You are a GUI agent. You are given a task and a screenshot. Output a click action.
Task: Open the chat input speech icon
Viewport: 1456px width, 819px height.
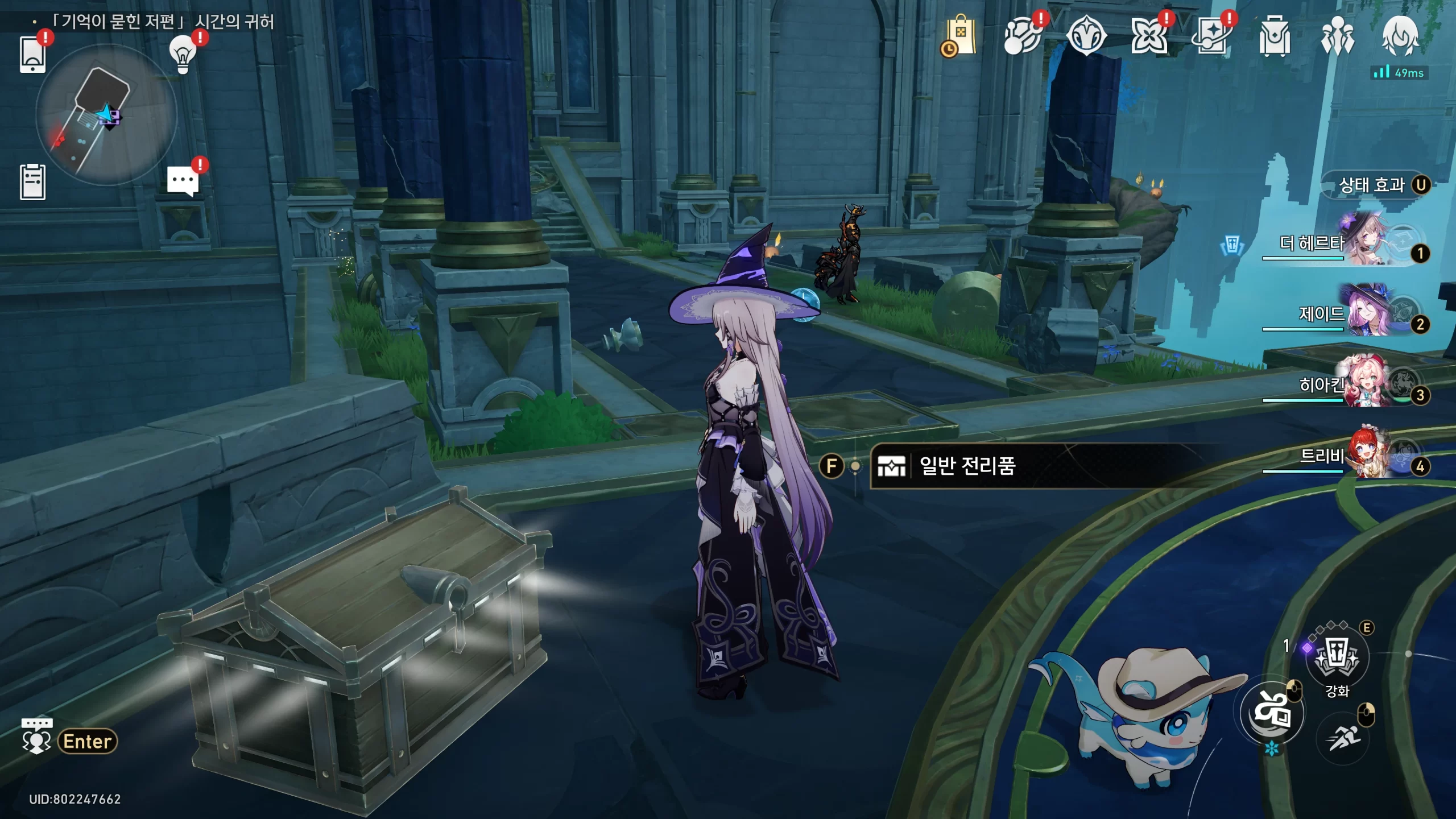pos(36,737)
